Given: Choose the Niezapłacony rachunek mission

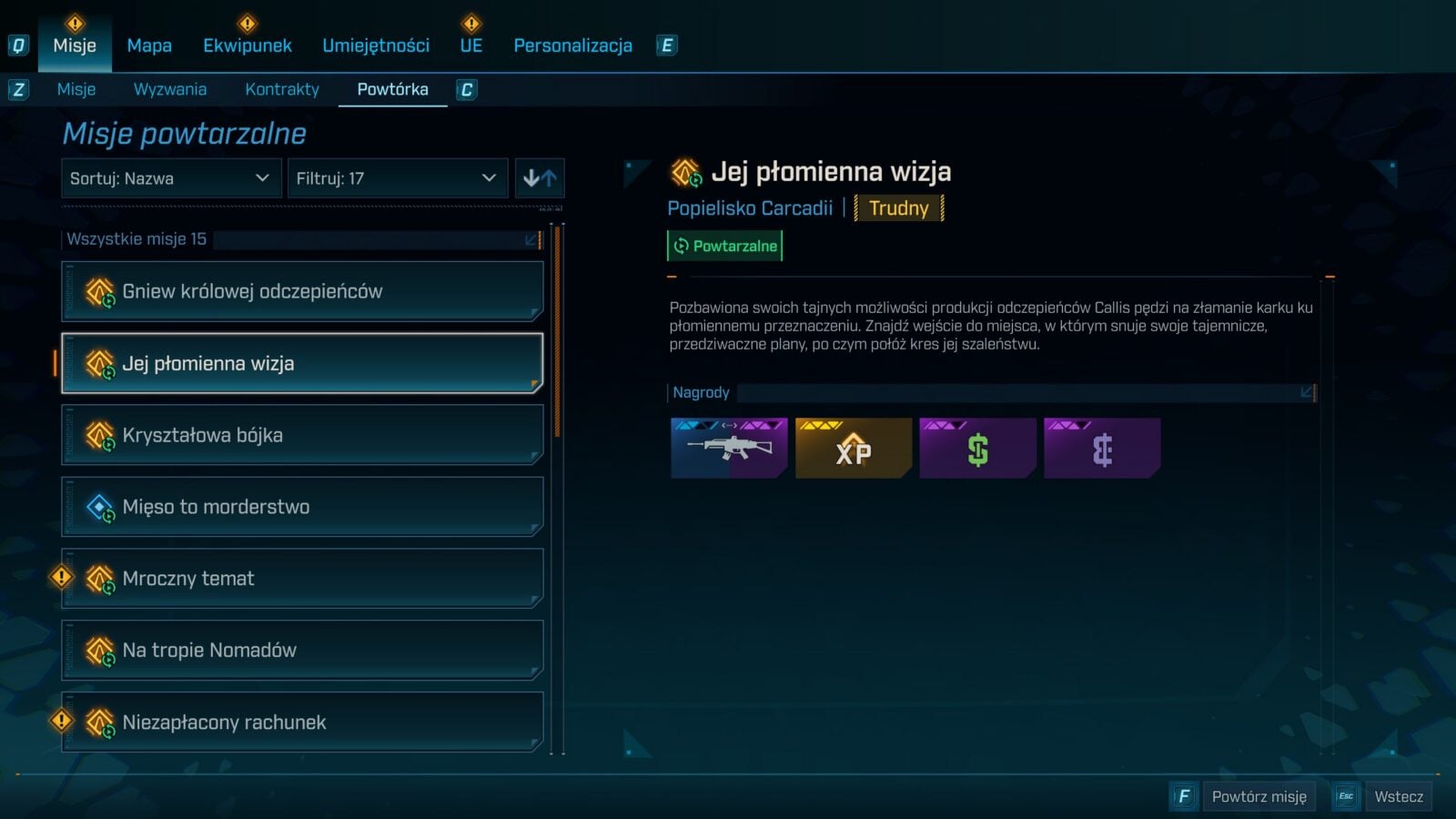Looking at the screenshot, I should pyautogui.click(x=302, y=723).
